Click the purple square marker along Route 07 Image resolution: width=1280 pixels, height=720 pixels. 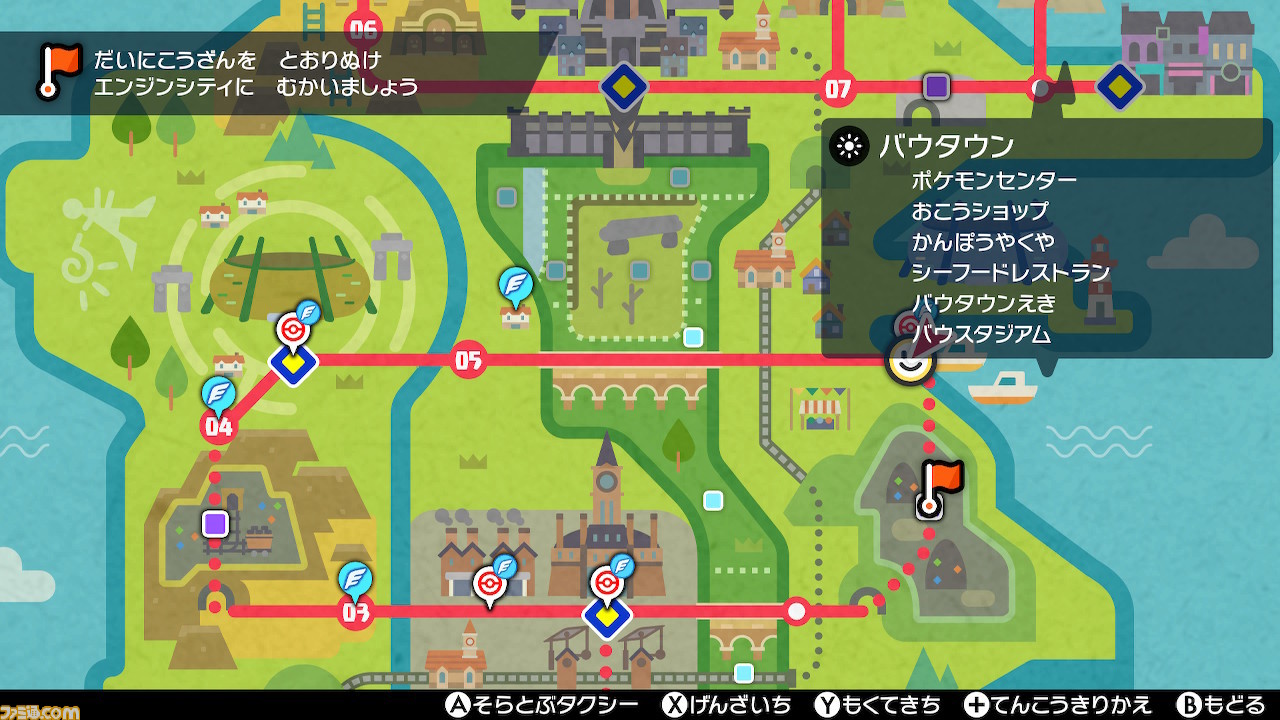[934, 87]
